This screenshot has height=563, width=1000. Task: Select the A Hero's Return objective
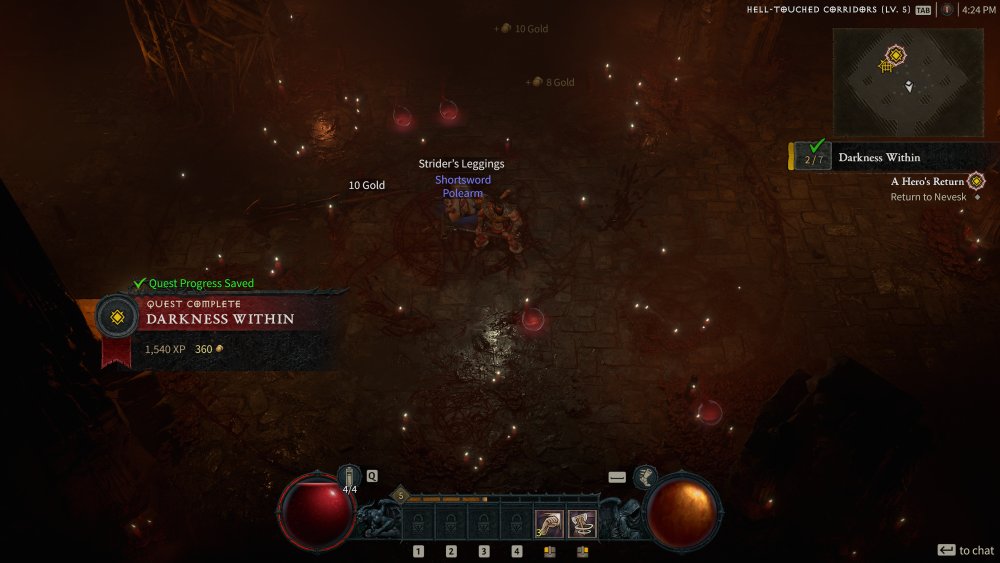coord(927,182)
